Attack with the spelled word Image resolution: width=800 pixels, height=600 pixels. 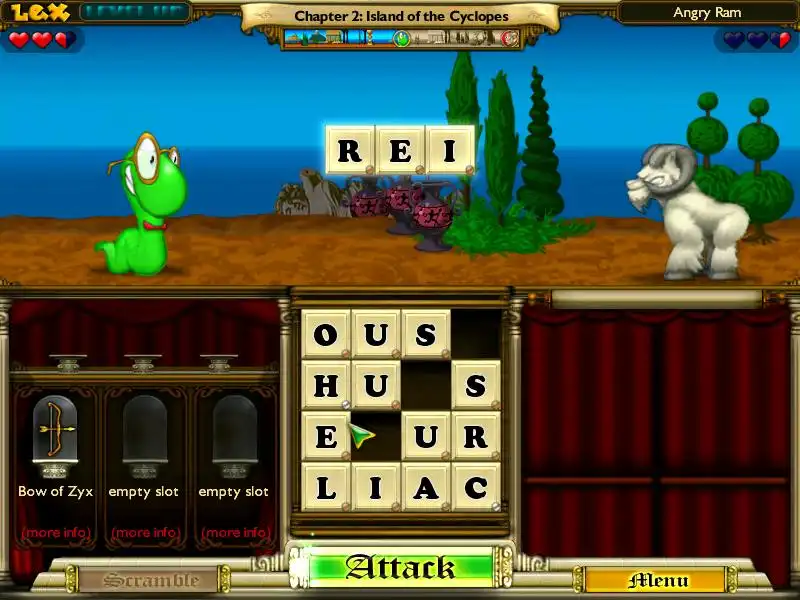(400, 568)
